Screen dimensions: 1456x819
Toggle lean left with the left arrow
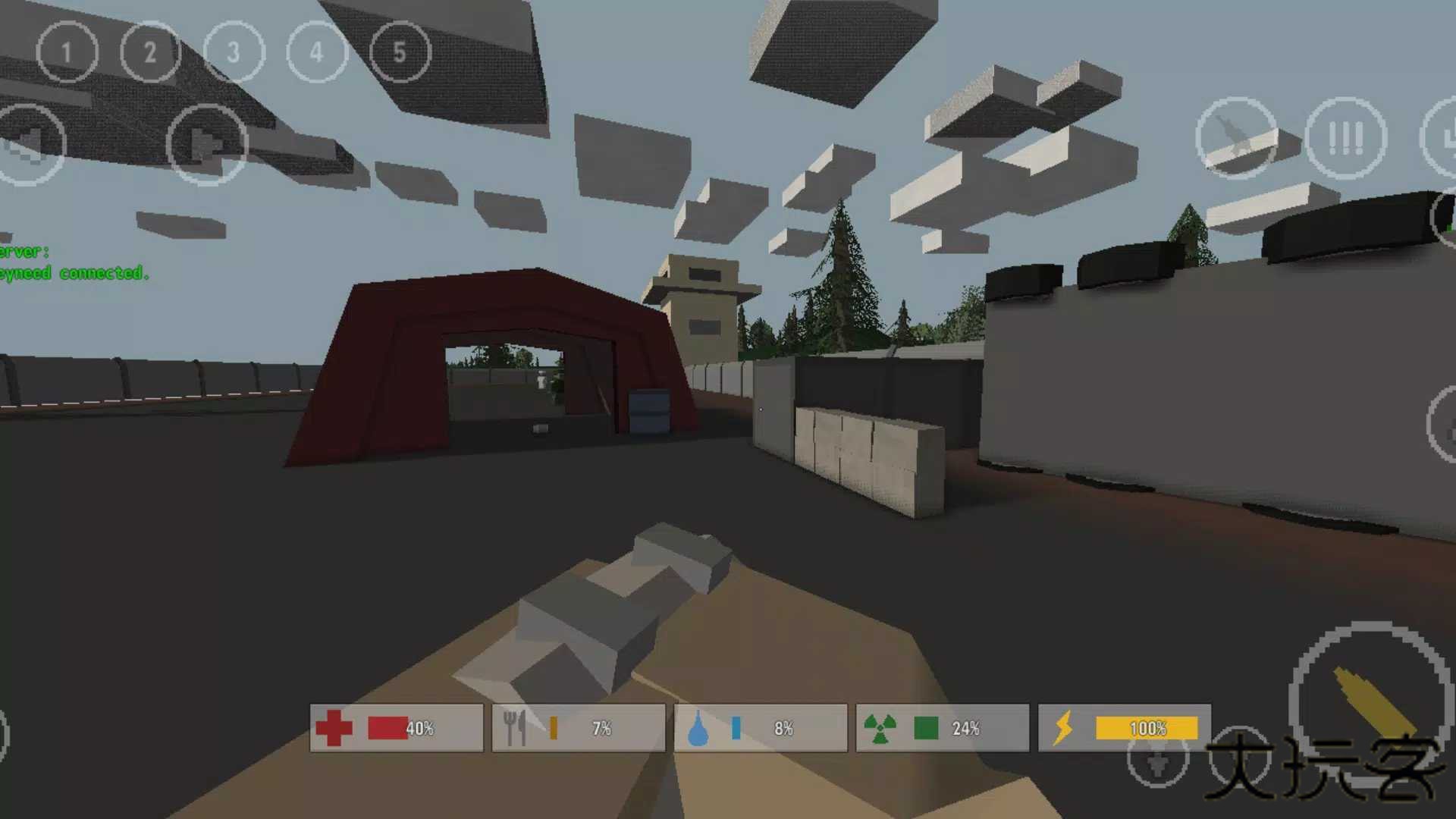click(30, 144)
